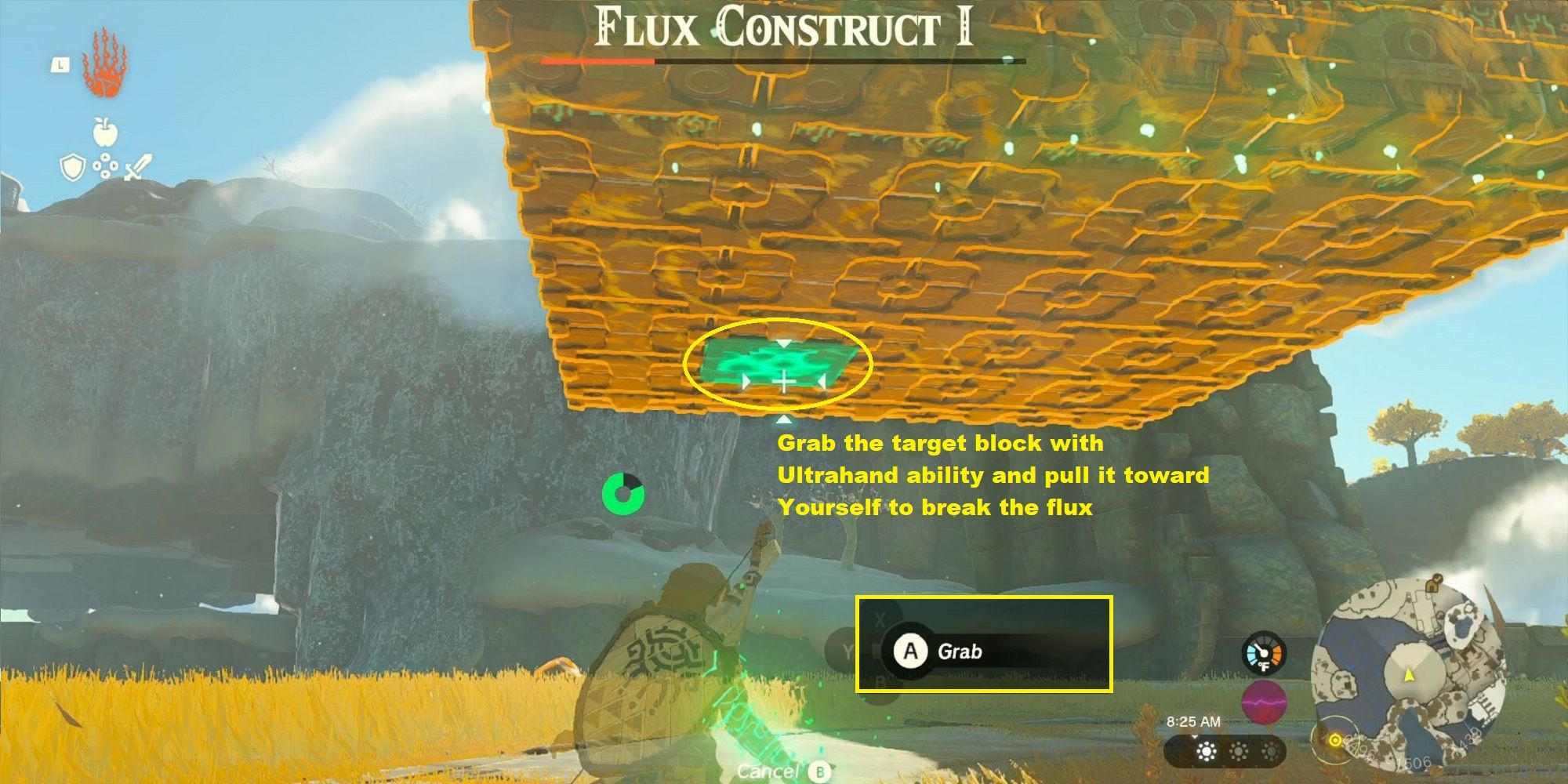Click the 8:25 AM time display
This screenshot has height=784, width=1568.
1195,721
